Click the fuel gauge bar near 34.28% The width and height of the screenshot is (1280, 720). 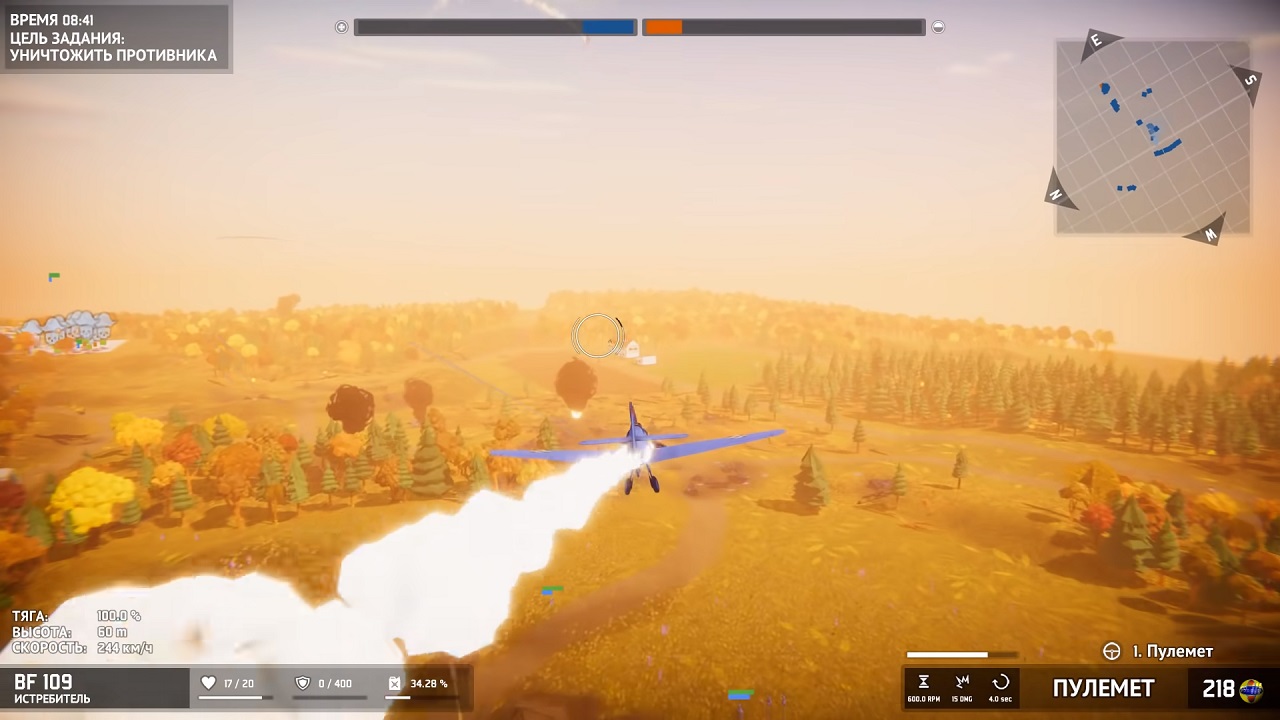click(x=420, y=700)
